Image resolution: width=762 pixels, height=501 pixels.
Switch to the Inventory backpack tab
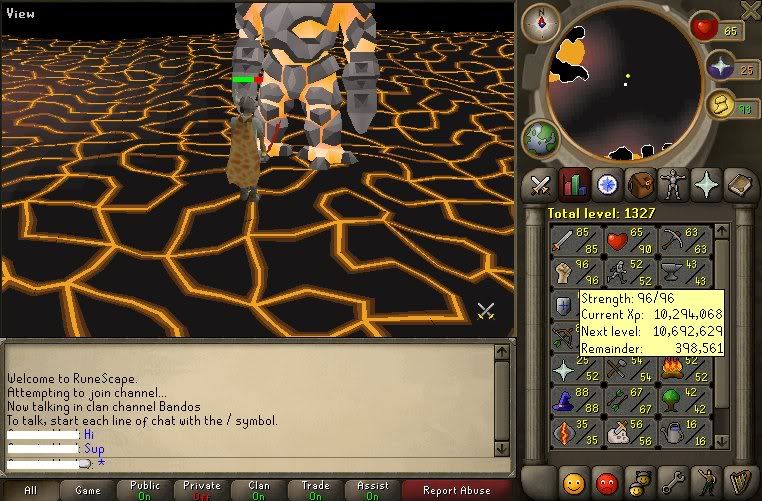[x=640, y=184]
